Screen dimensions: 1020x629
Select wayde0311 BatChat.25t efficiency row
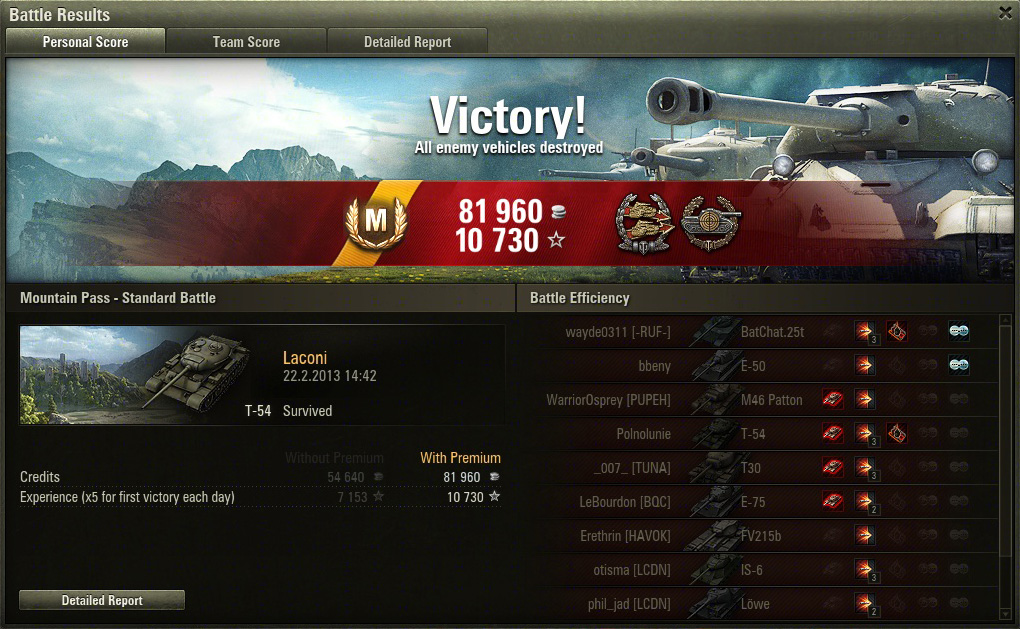(x=760, y=332)
